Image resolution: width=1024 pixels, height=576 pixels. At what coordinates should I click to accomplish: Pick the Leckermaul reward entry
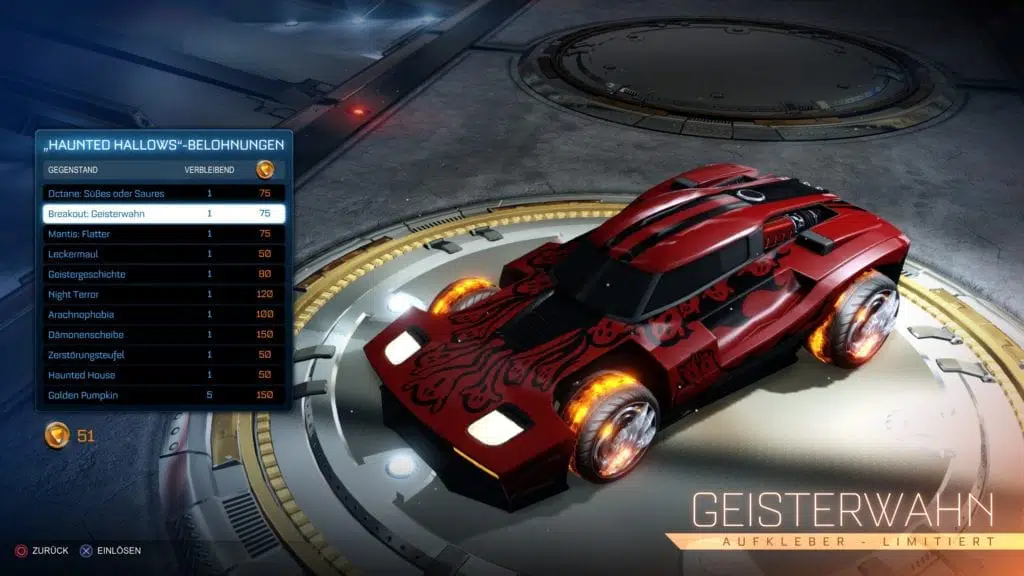click(164, 254)
